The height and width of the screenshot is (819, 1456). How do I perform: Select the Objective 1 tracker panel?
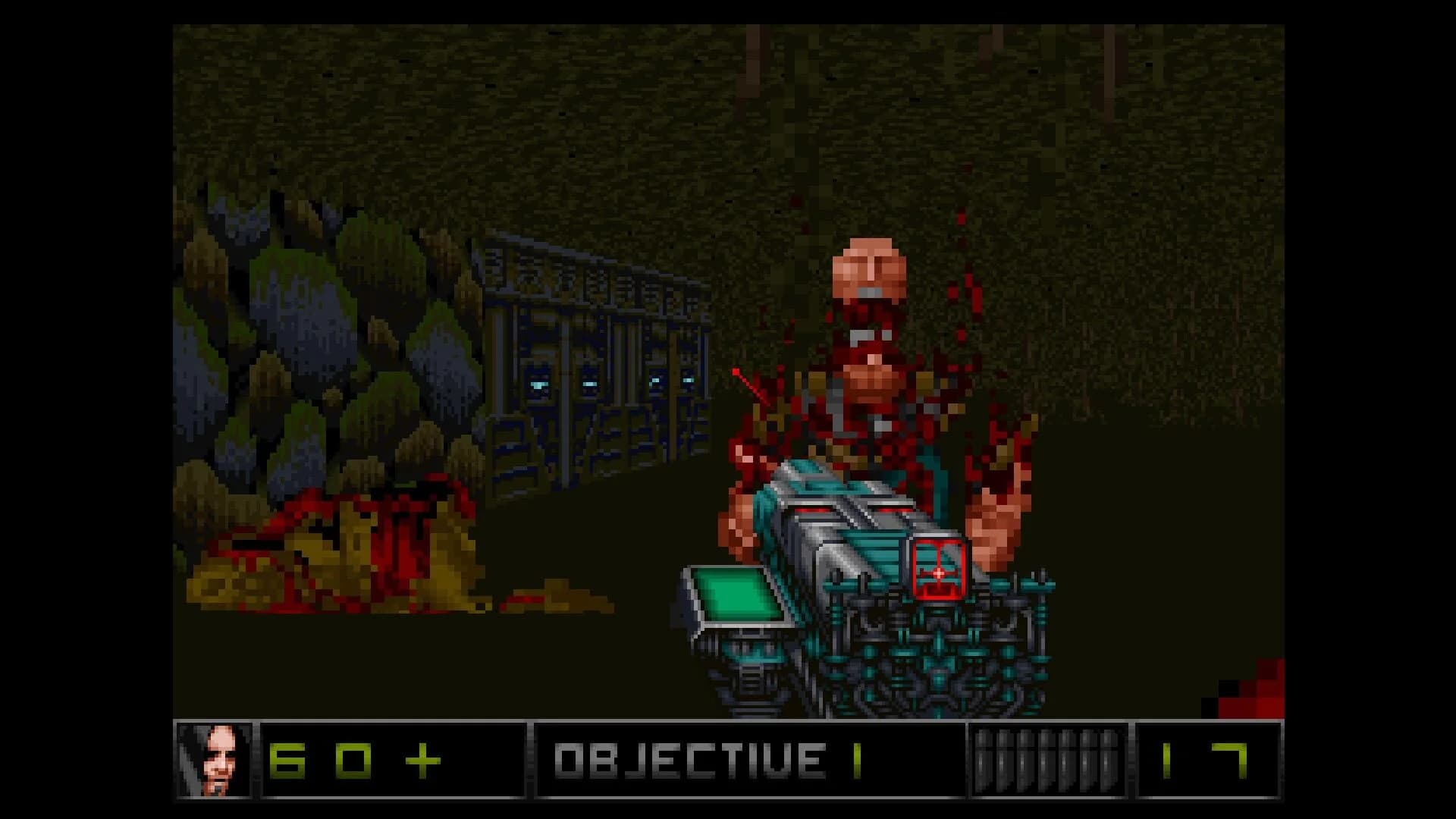click(749, 760)
